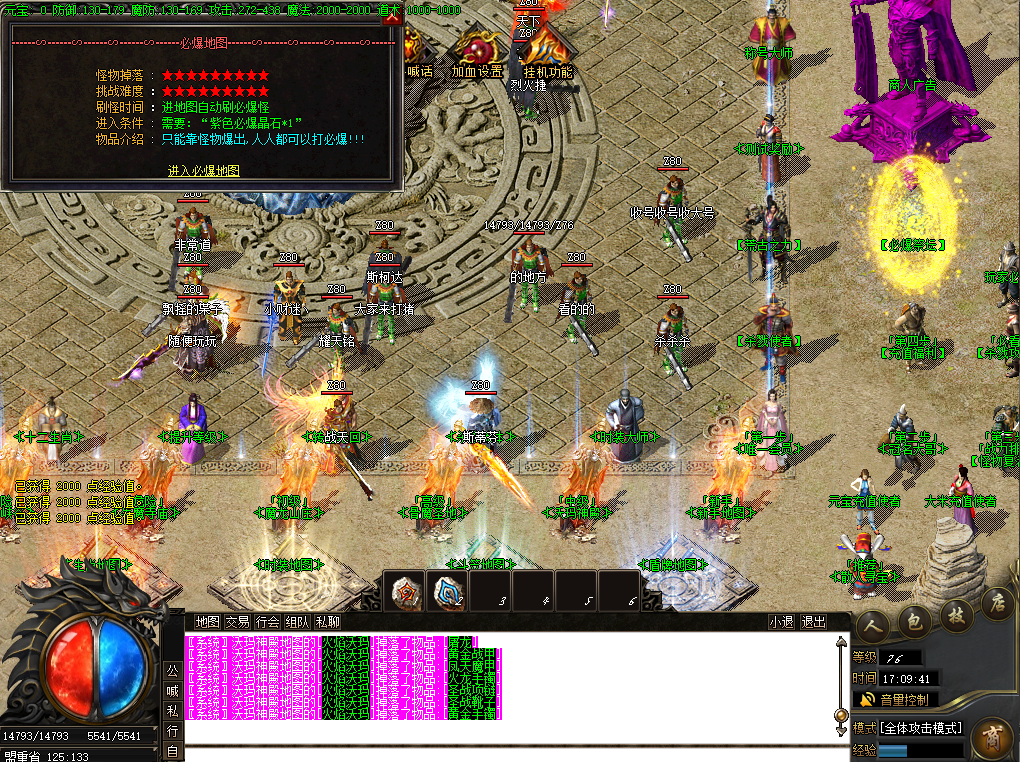Image resolution: width=1020 pixels, height=762 pixels.
Task: Open the 店 shop button
Action: (x=996, y=604)
